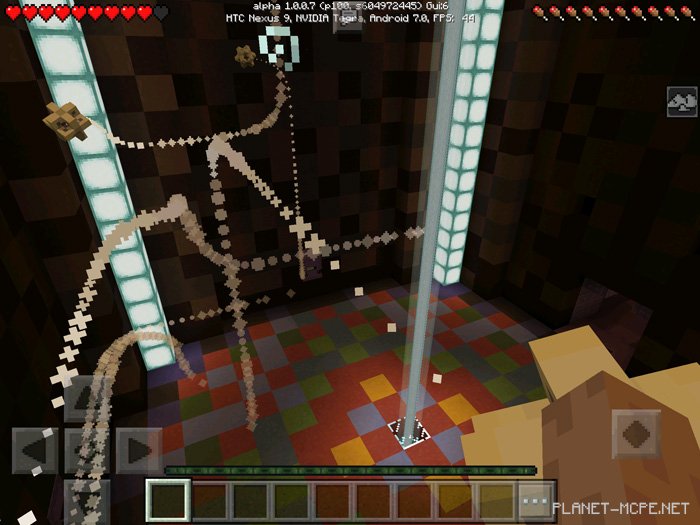The width and height of the screenshot is (700, 525).
Task: Click the status effect icon
Action: [x=682, y=101]
